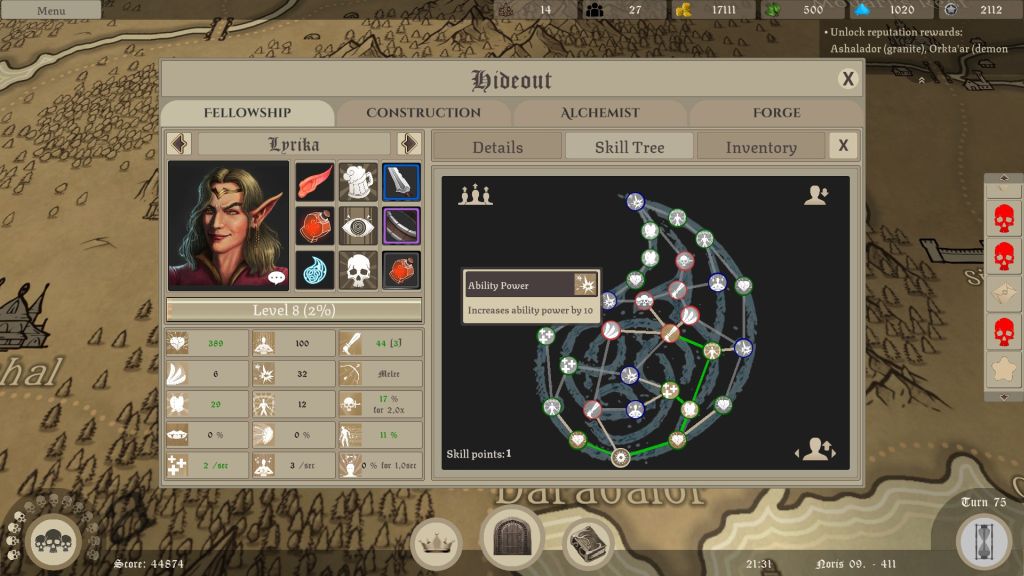This screenshot has width=1024, height=576.
Task: Select the skull item slot
Action: click(358, 270)
